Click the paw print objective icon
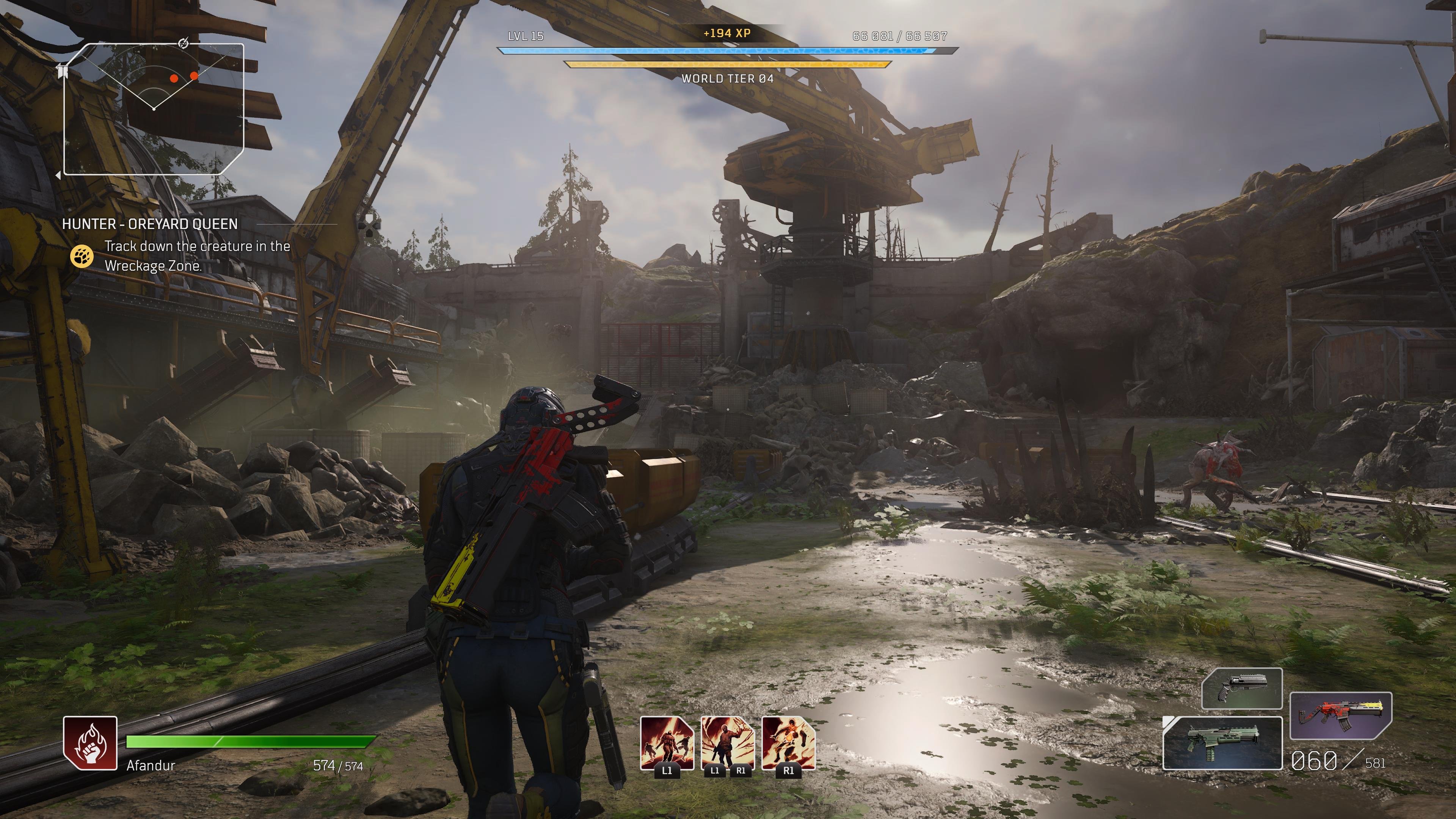The width and height of the screenshot is (1456, 819). point(82,256)
